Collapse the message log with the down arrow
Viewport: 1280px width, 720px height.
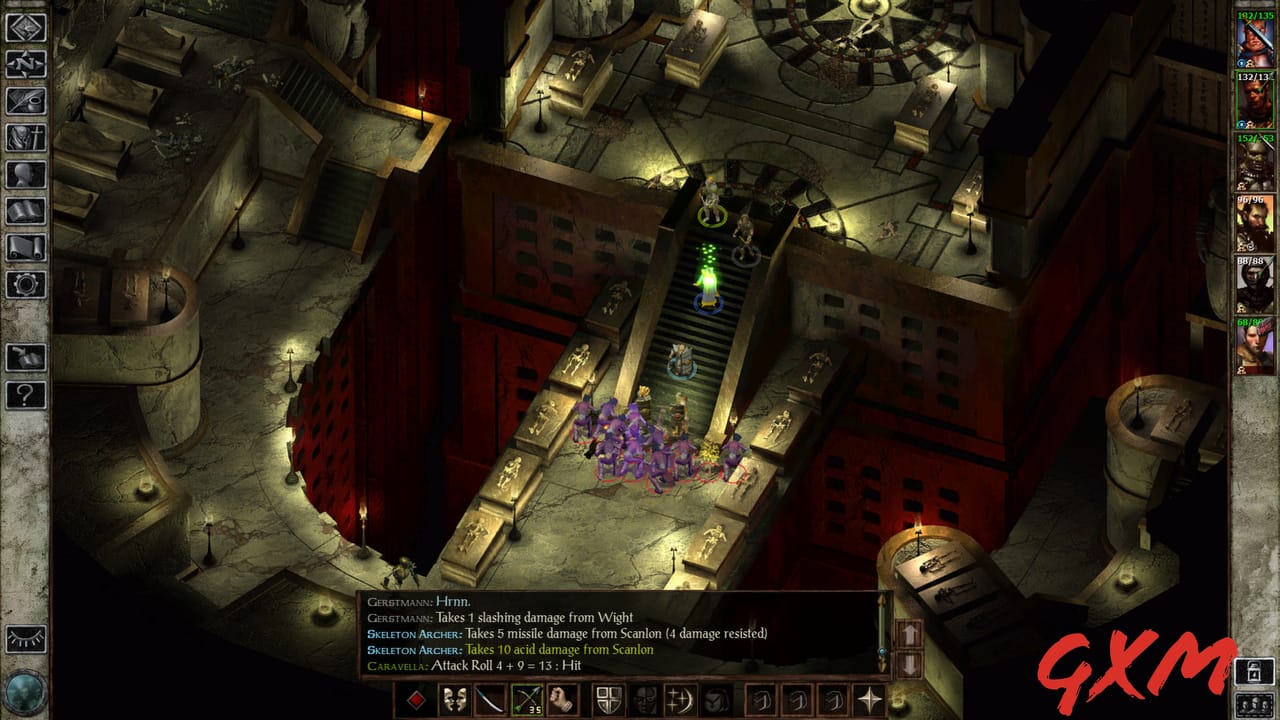tap(910, 662)
